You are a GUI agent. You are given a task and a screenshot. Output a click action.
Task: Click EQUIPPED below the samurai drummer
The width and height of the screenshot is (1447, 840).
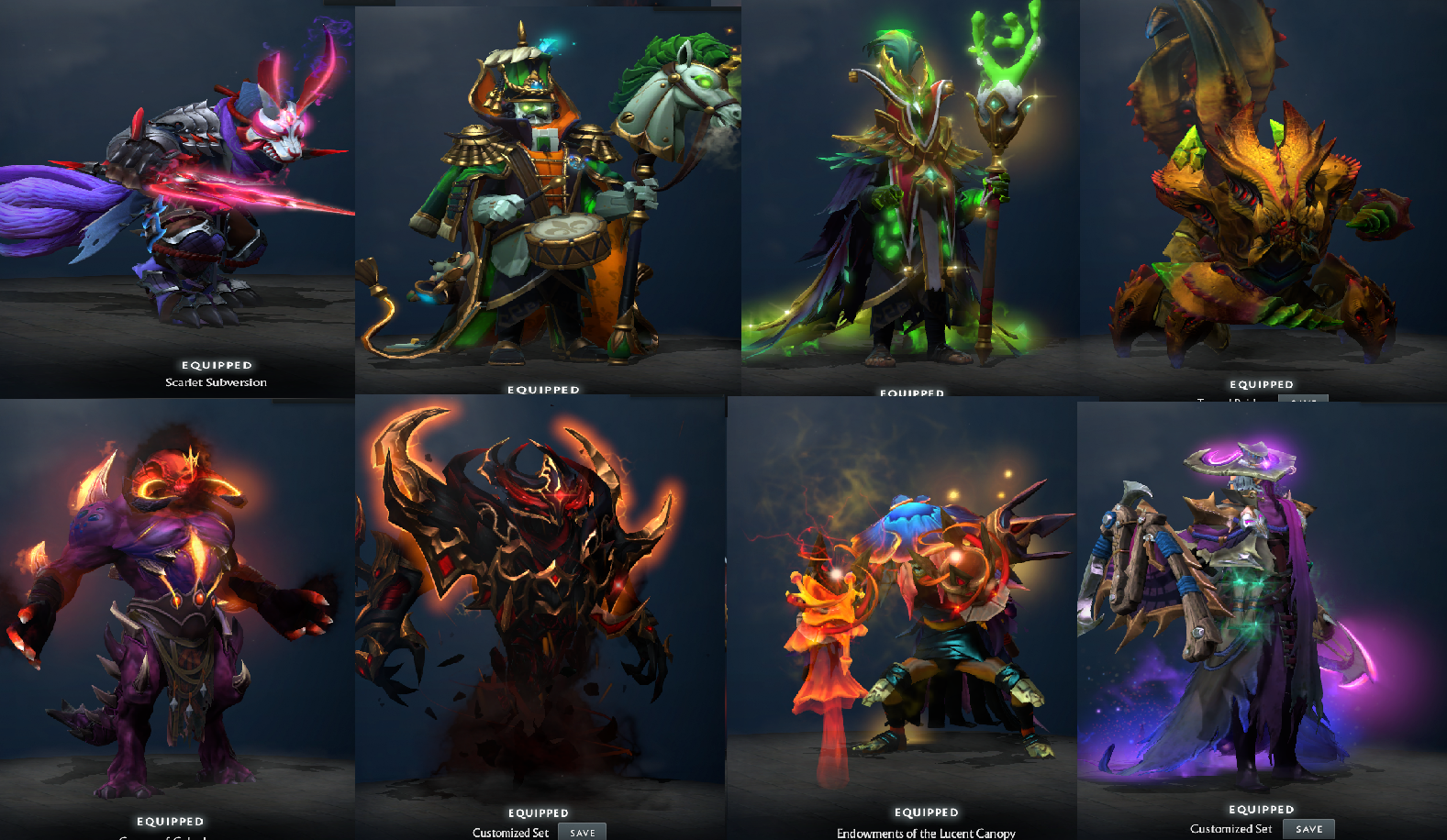click(x=542, y=390)
